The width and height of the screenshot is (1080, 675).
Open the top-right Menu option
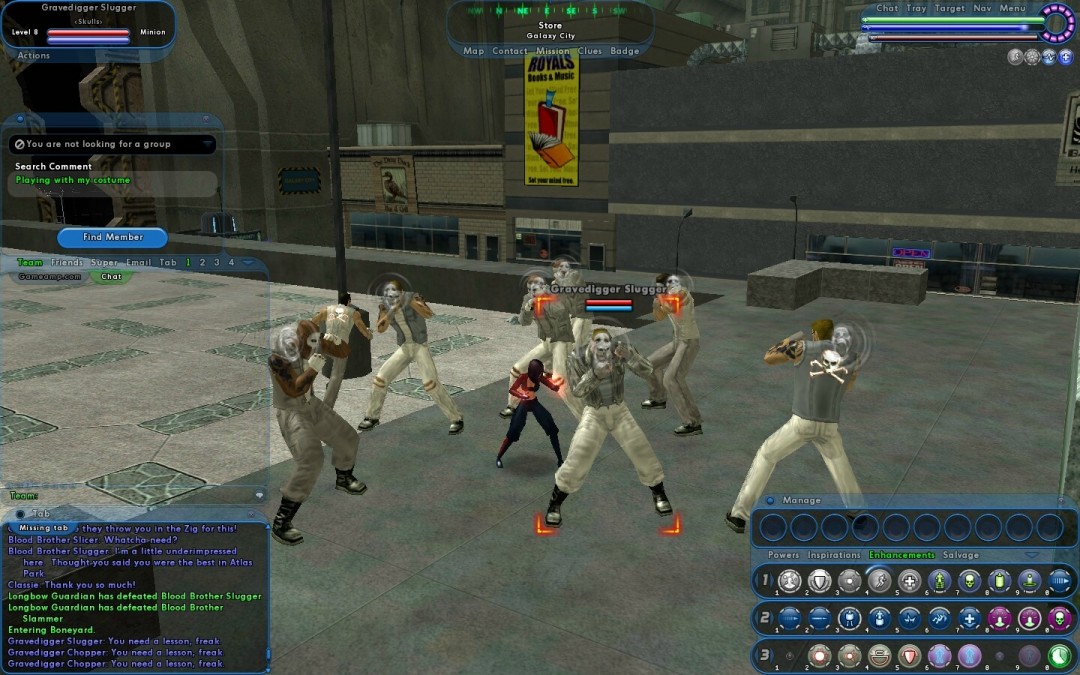click(1012, 8)
